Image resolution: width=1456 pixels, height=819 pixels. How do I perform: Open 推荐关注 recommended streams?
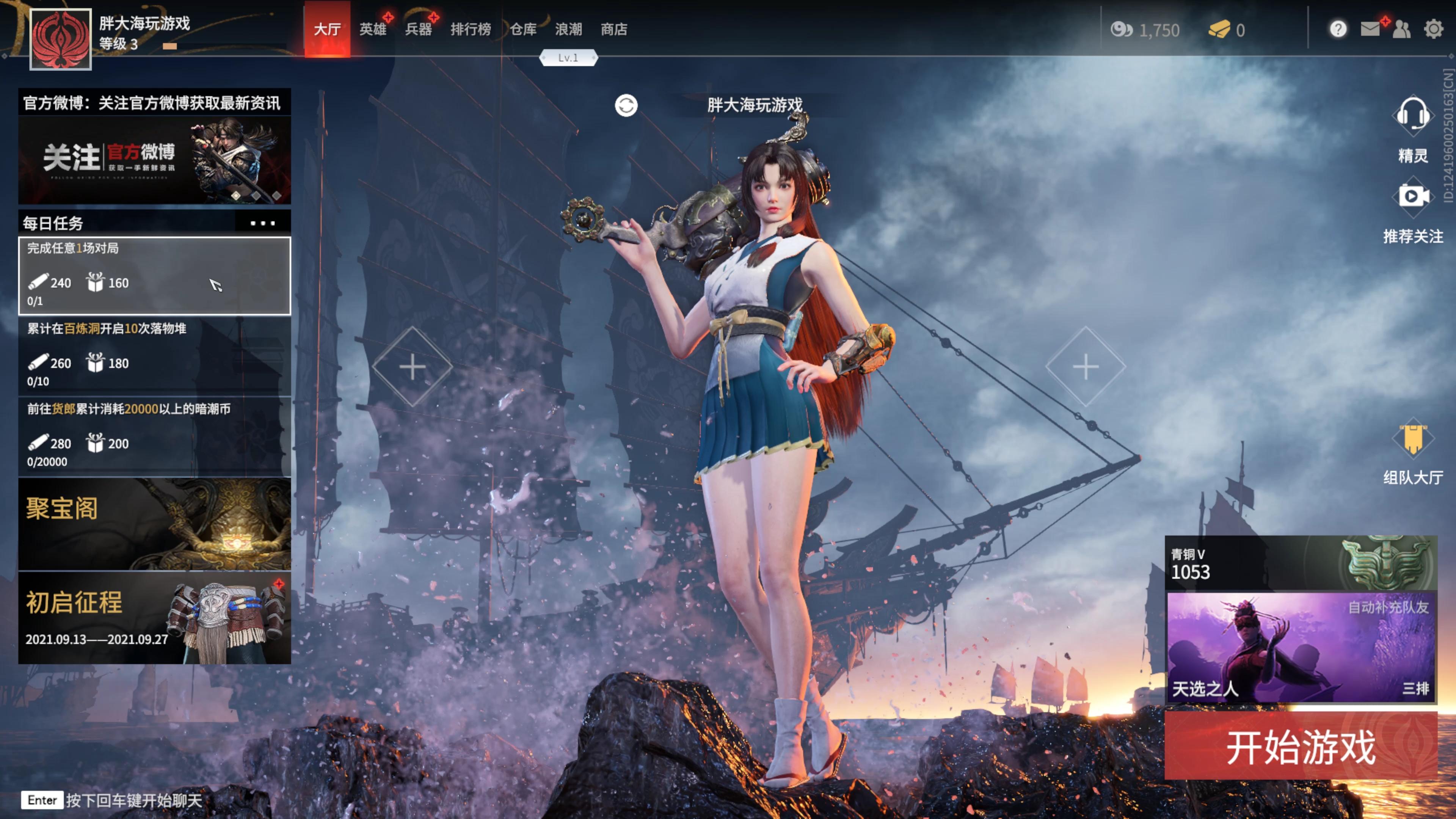click(x=1412, y=197)
